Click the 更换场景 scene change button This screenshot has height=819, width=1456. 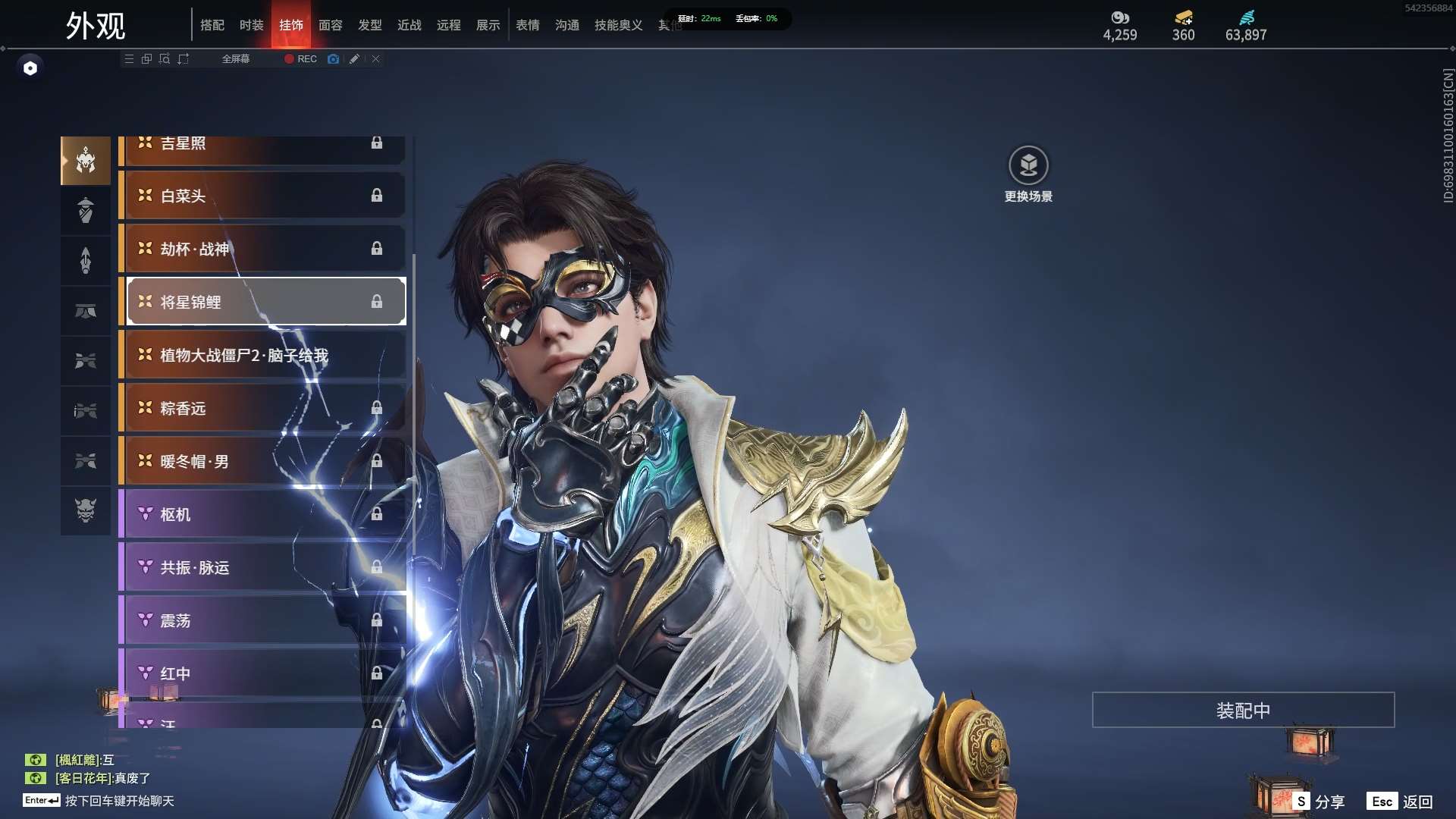click(1028, 174)
